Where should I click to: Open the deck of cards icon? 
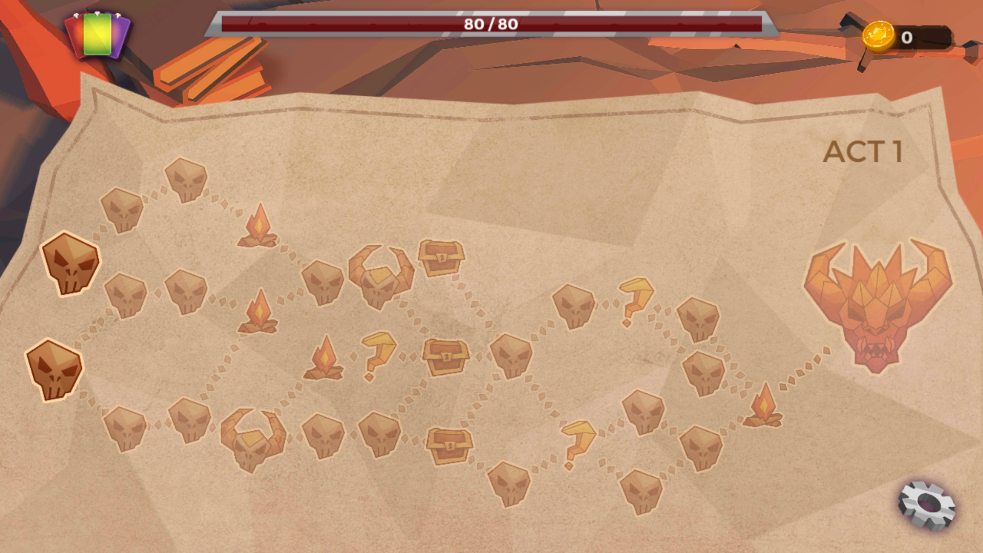(x=97, y=35)
